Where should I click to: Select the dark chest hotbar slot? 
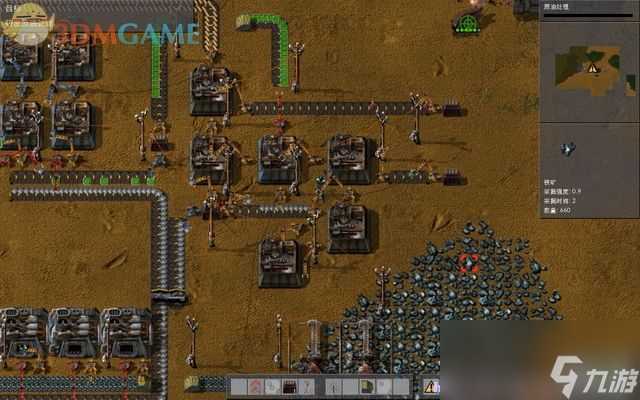point(290,386)
